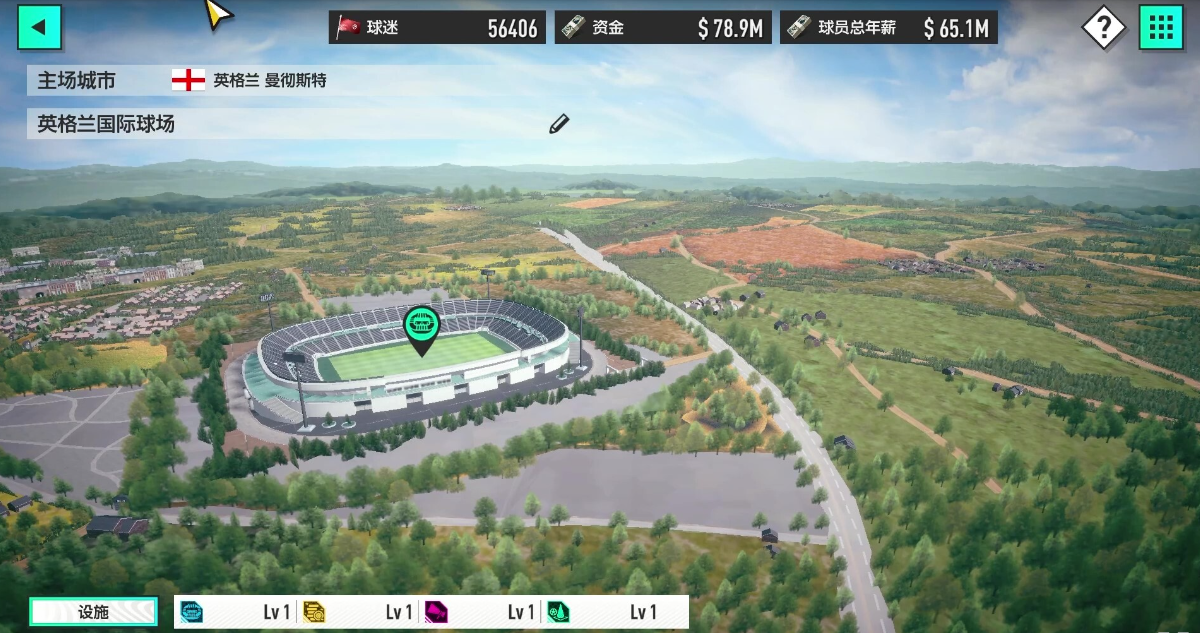This screenshot has width=1200, height=633.
Task: Select the yellow facility icon
Action: pos(314,612)
